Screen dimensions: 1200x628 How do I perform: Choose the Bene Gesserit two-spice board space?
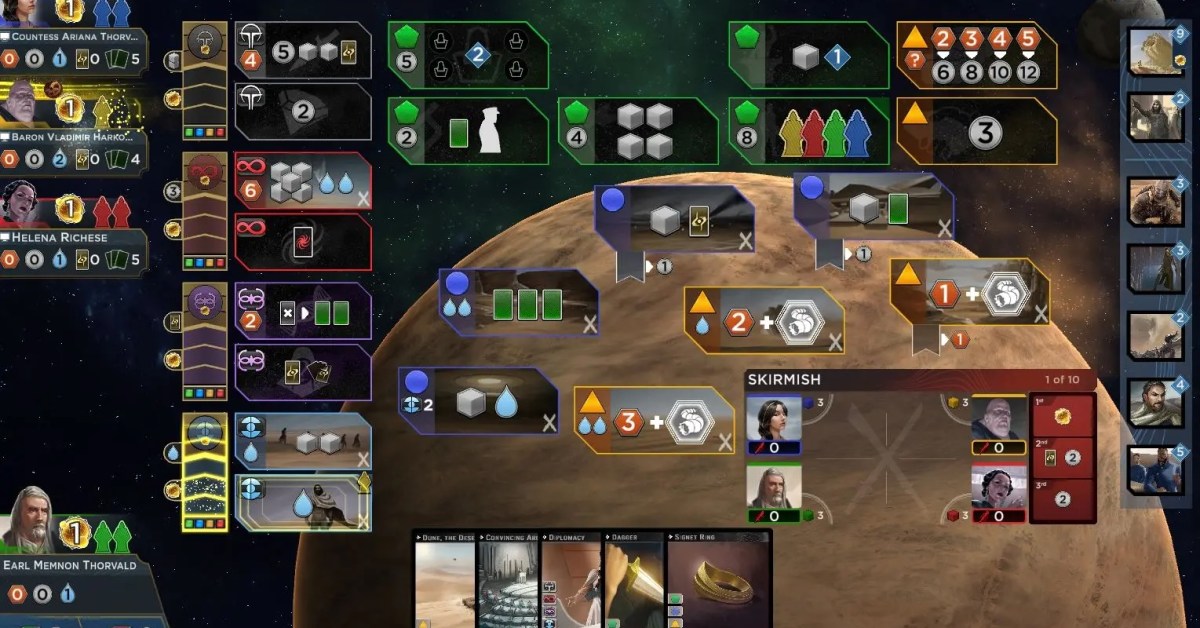[303, 312]
